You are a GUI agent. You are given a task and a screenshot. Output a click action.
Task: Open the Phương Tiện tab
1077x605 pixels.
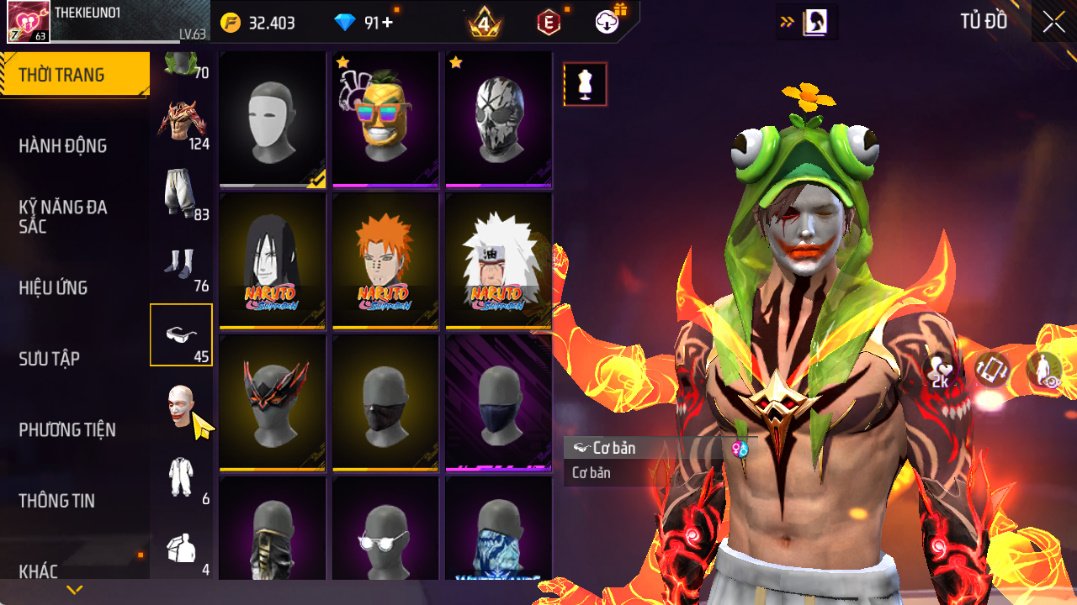pos(67,430)
